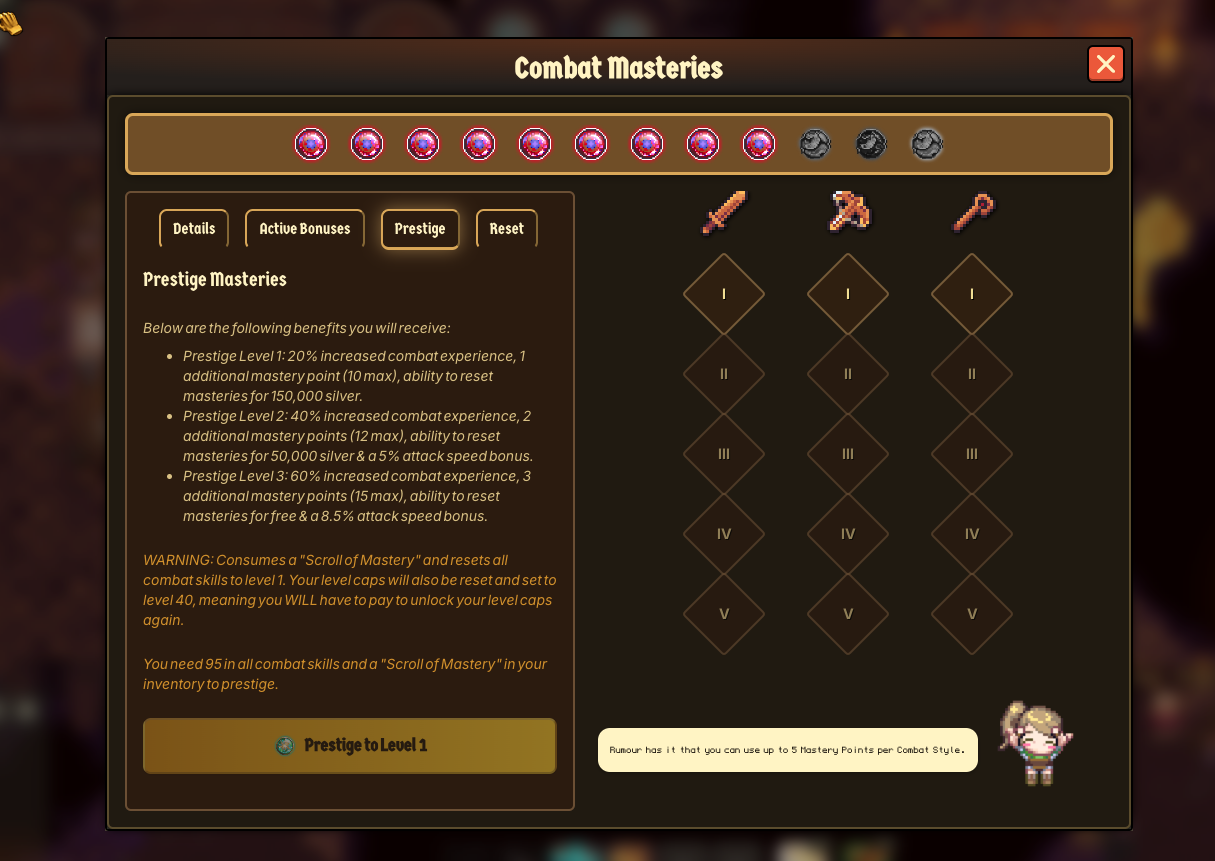This screenshot has width=1215, height=861.
Task: Click the Prestige to Level 1 button
Action: (350, 745)
